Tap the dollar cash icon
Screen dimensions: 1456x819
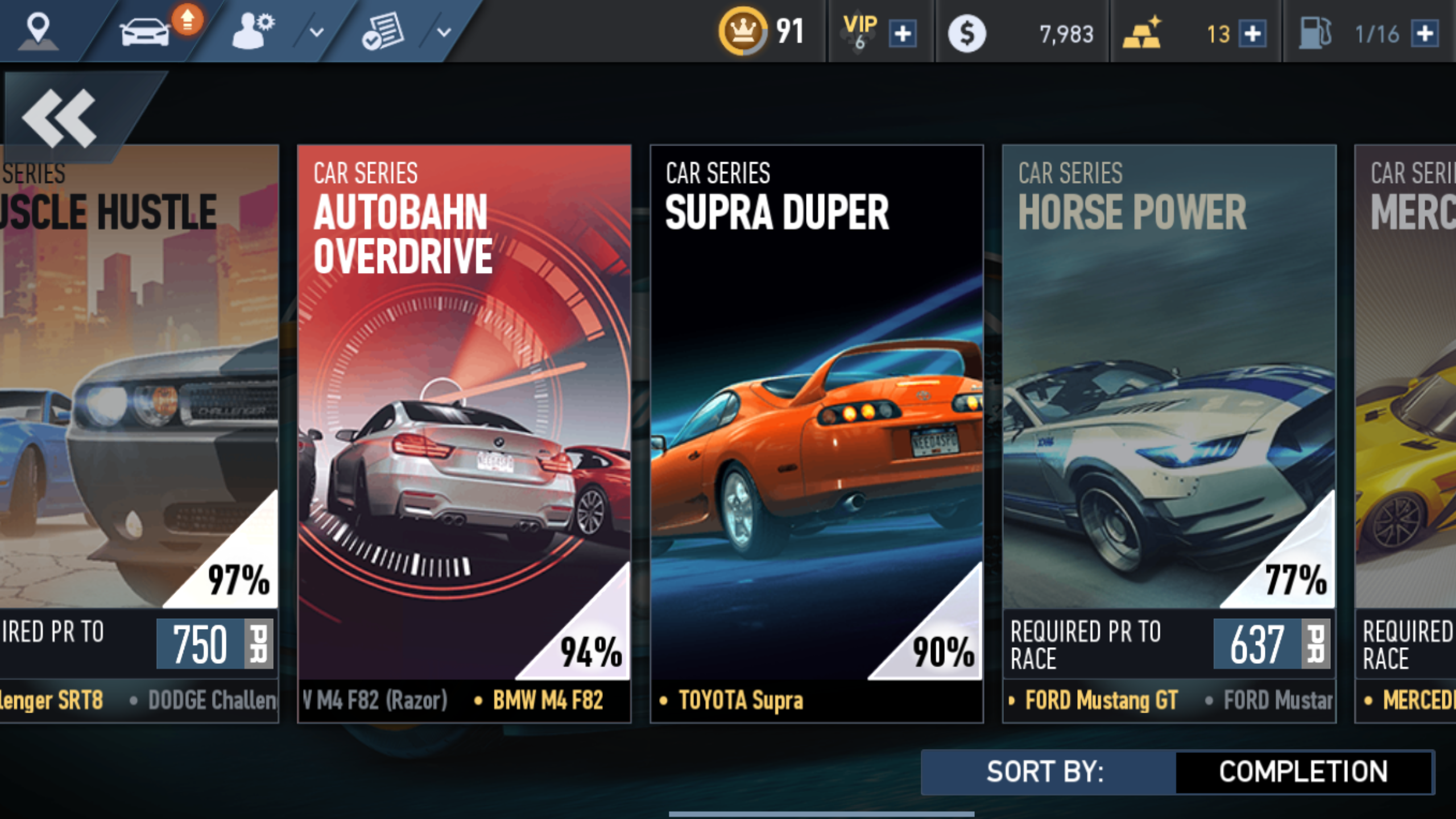point(966,34)
